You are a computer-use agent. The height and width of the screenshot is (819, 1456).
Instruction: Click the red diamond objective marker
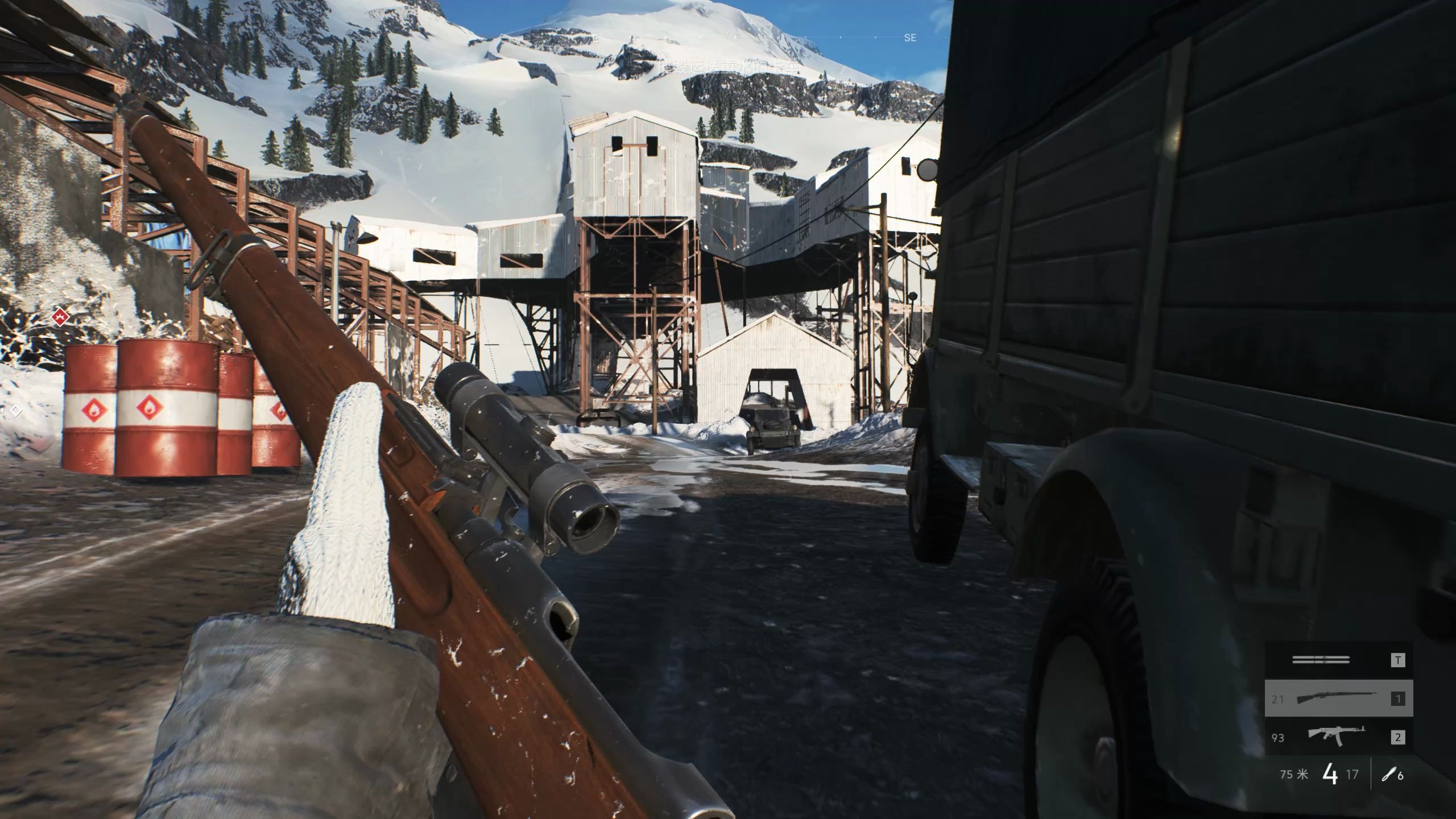pos(60,316)
